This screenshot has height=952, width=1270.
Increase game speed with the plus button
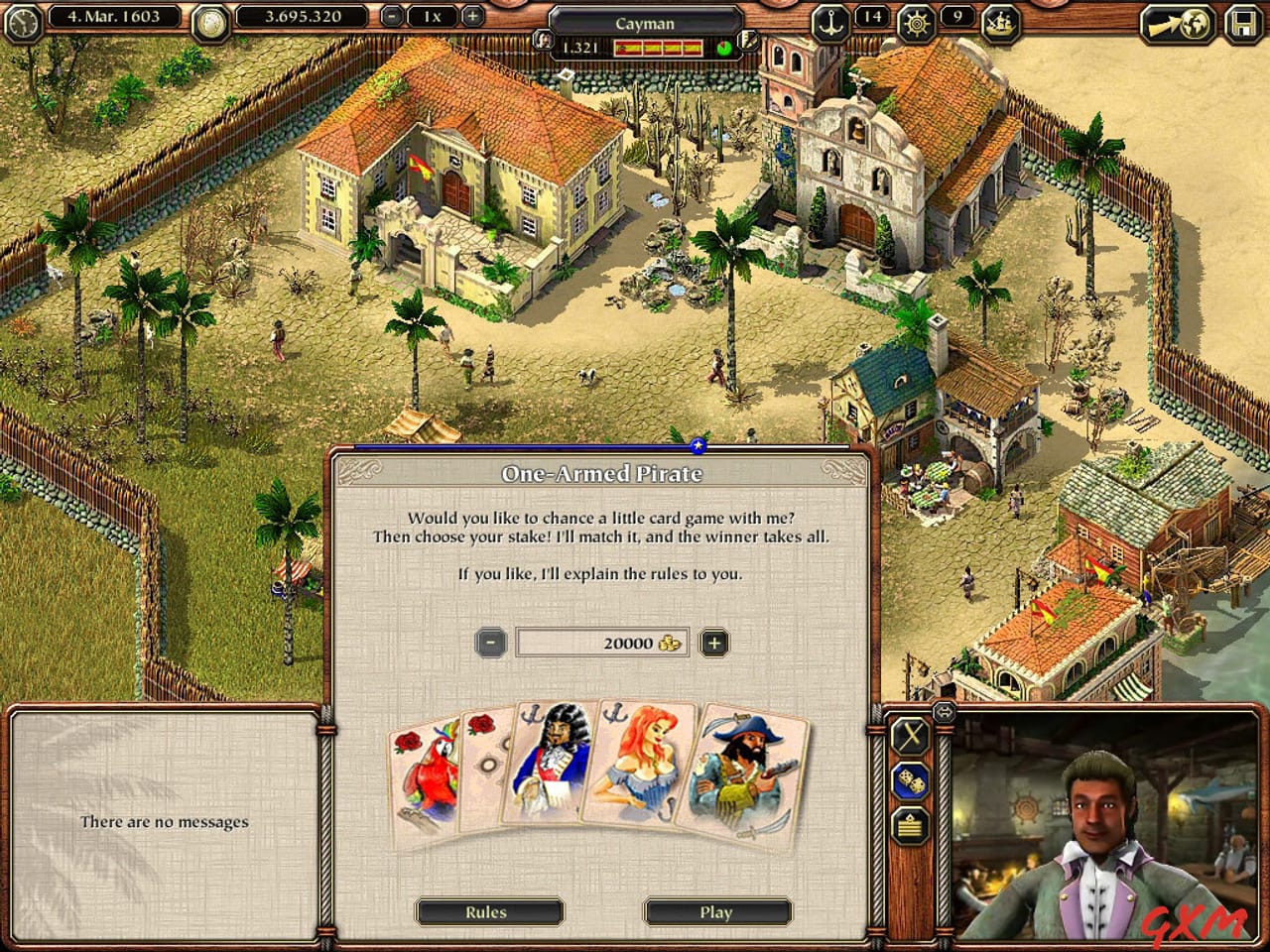[x=473, y=16]
